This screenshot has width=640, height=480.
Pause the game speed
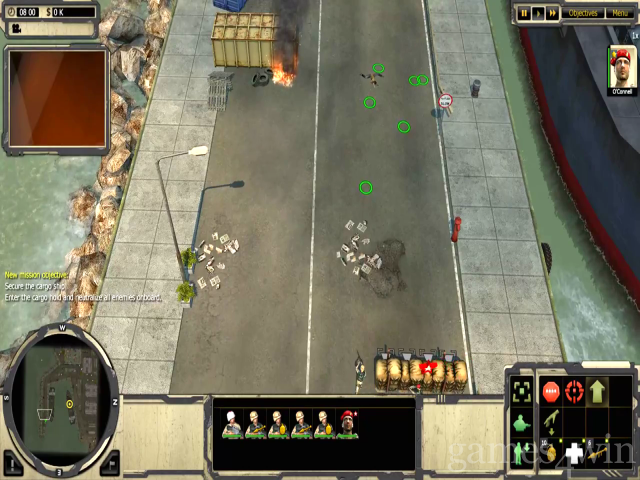(x=523, y=13)
